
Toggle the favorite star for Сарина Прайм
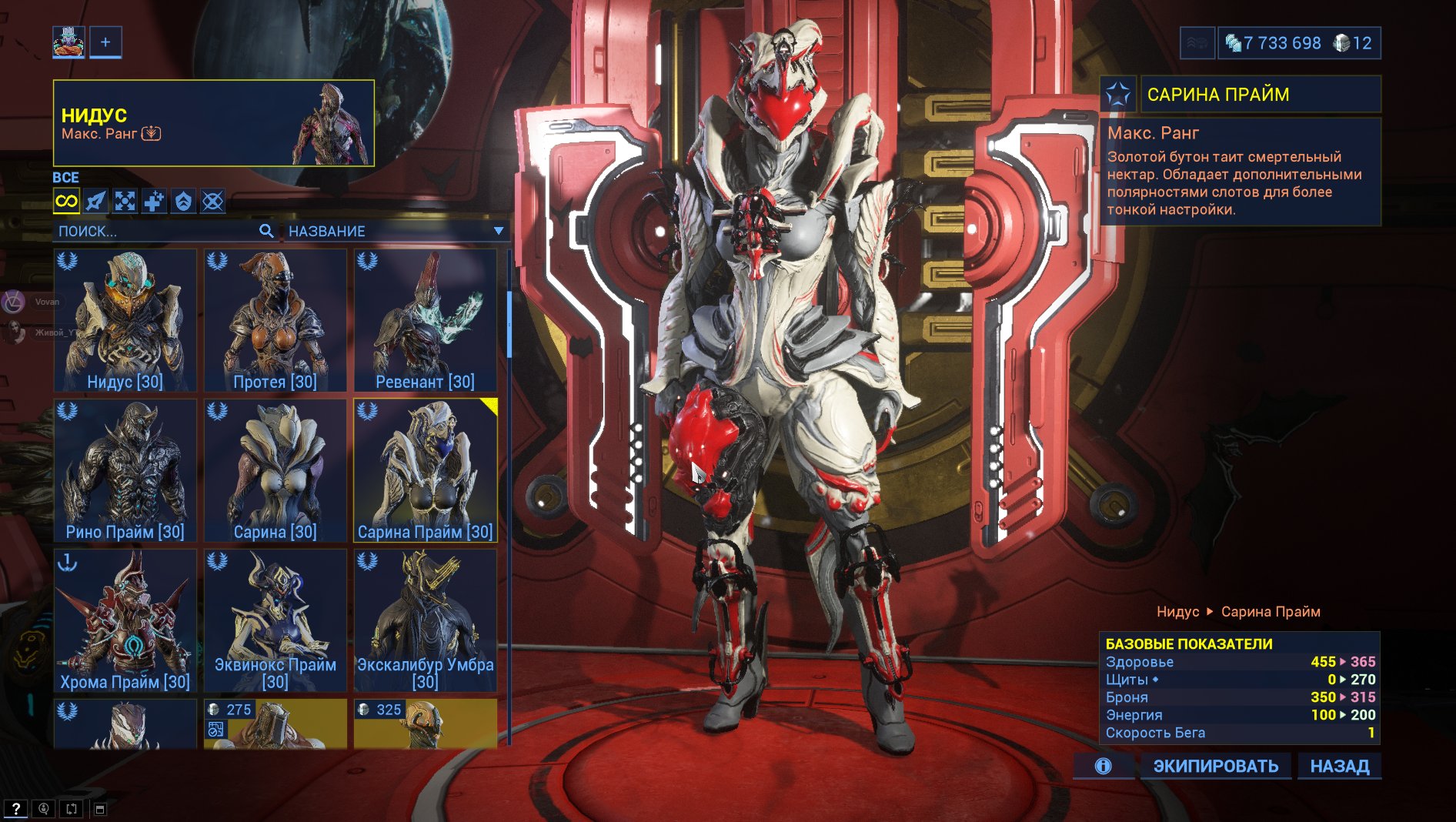[1117, 95]
